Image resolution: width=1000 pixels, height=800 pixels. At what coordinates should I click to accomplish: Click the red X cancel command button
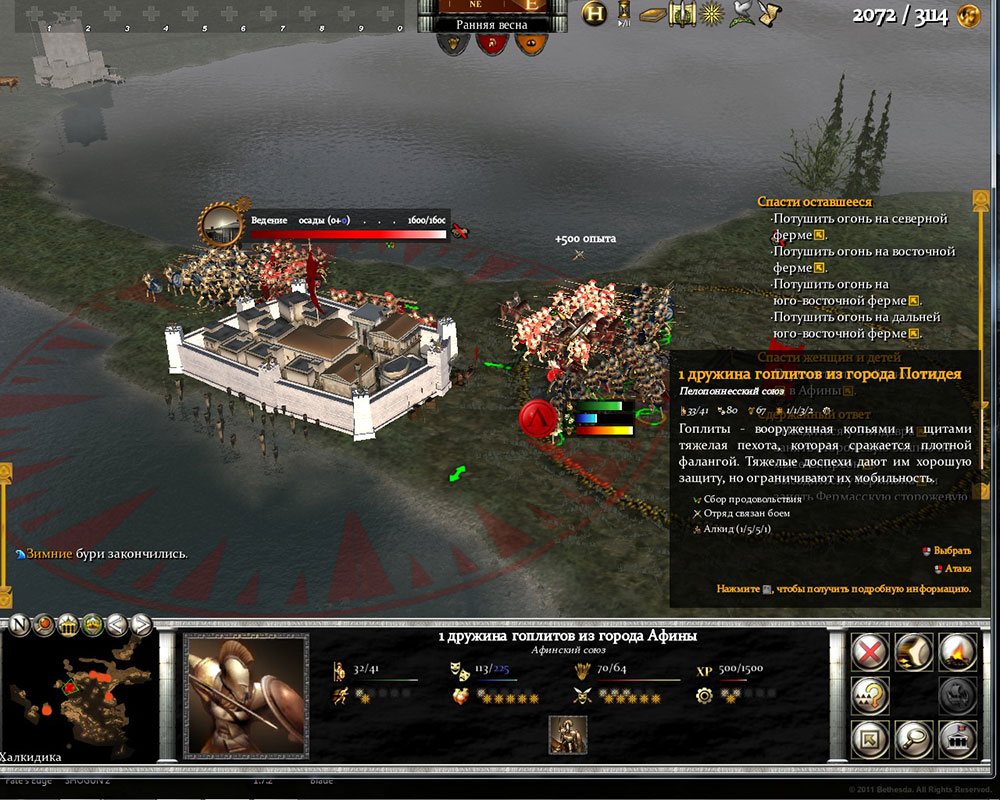tap(872, 652)
